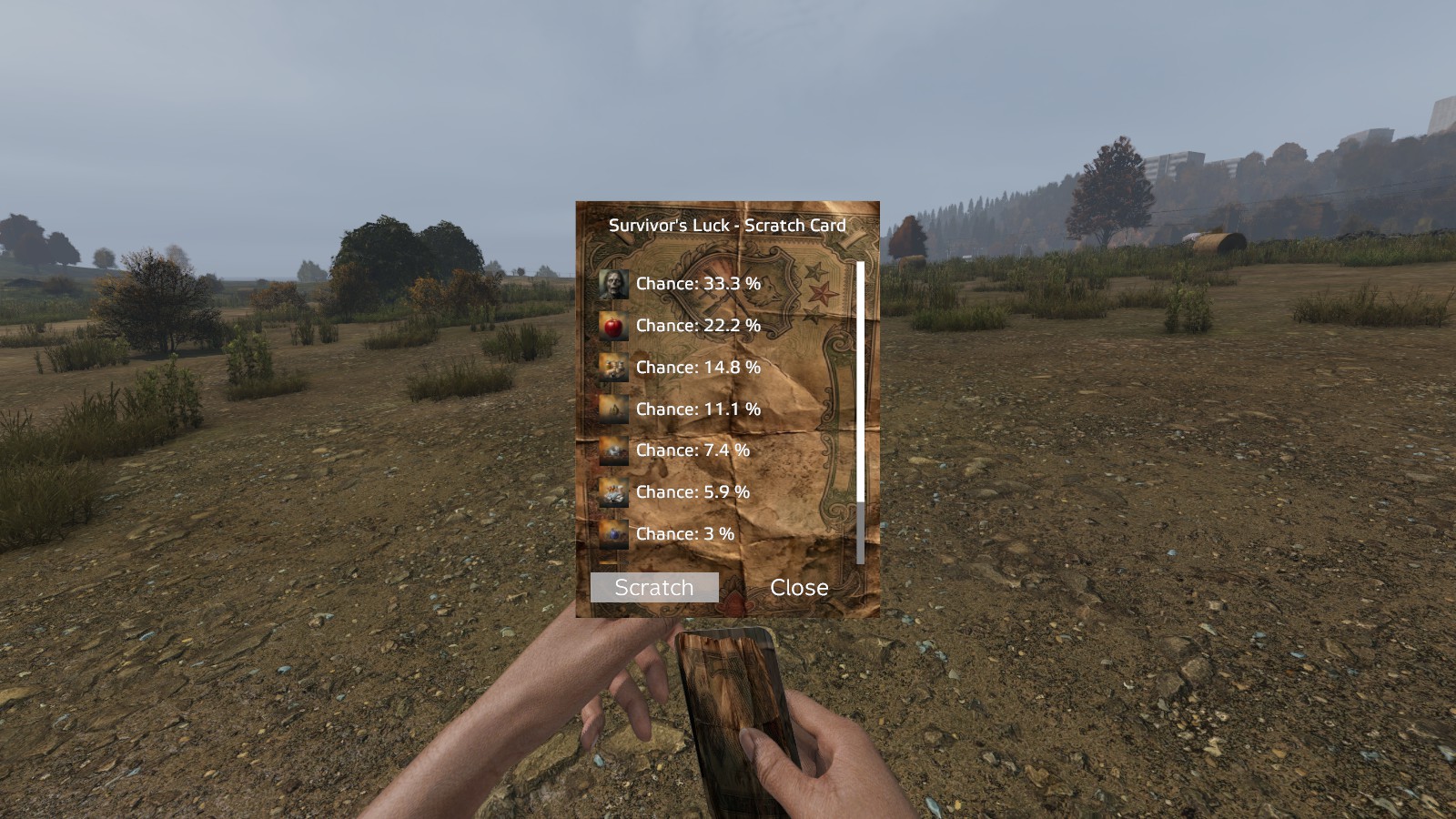
Task: Select the red apple prize icon
Action: coord(613,326)
